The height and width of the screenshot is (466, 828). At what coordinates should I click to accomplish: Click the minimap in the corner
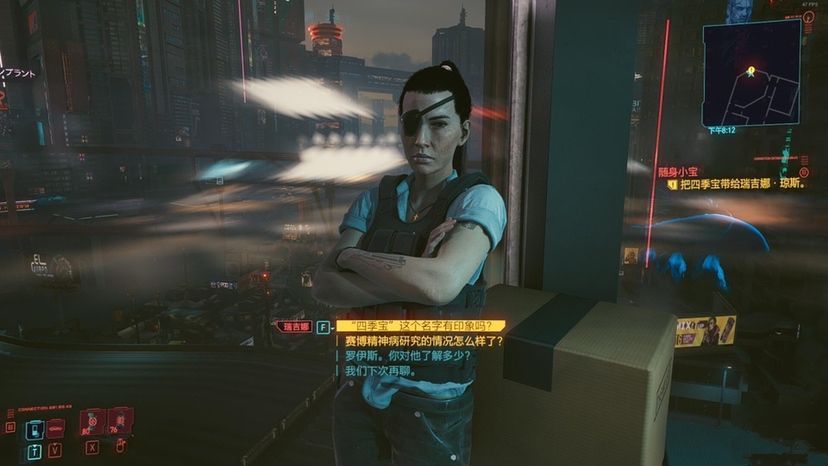(x=751, y=72)
